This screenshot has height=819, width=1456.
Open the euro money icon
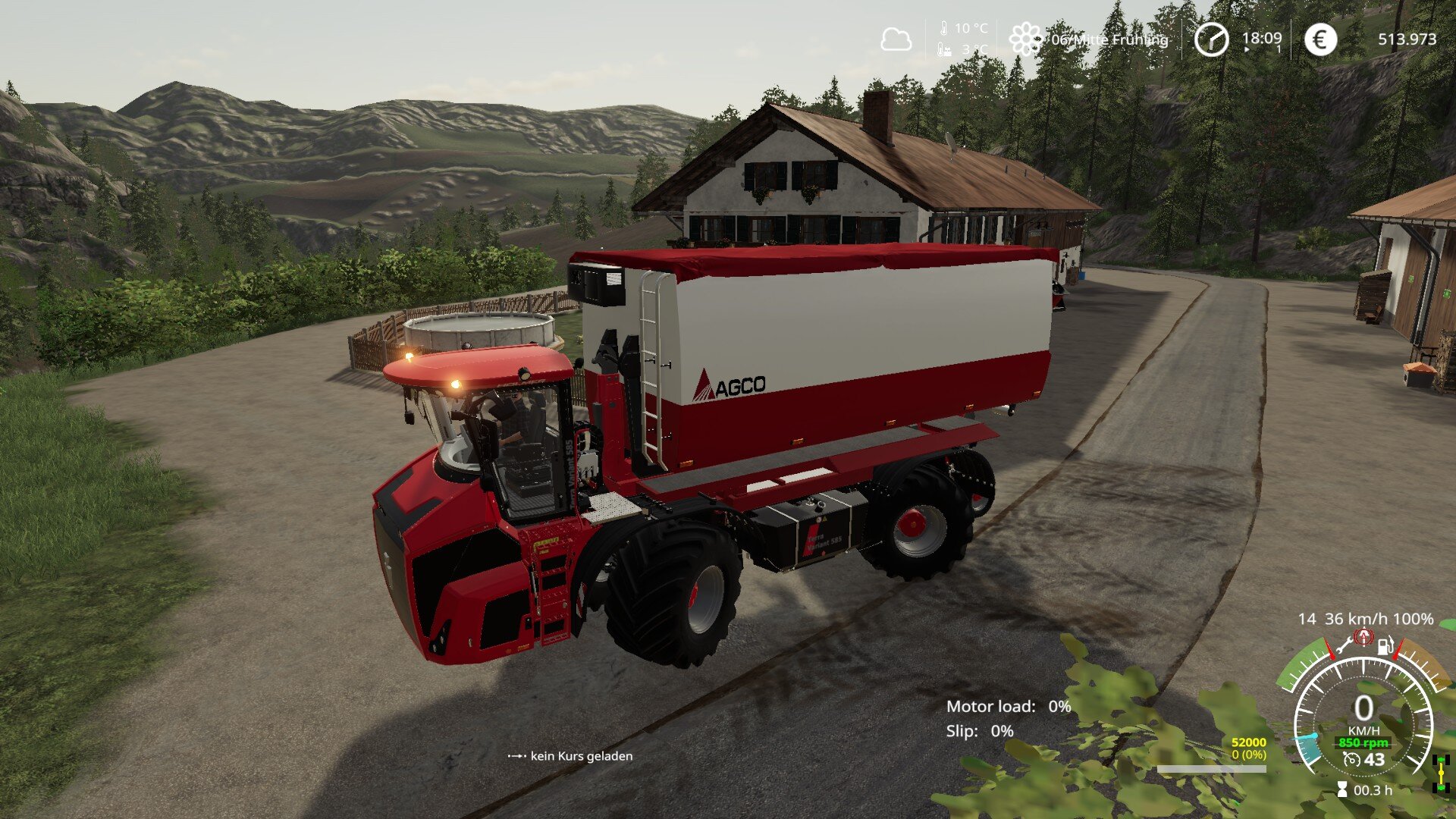click(1320, 39)
